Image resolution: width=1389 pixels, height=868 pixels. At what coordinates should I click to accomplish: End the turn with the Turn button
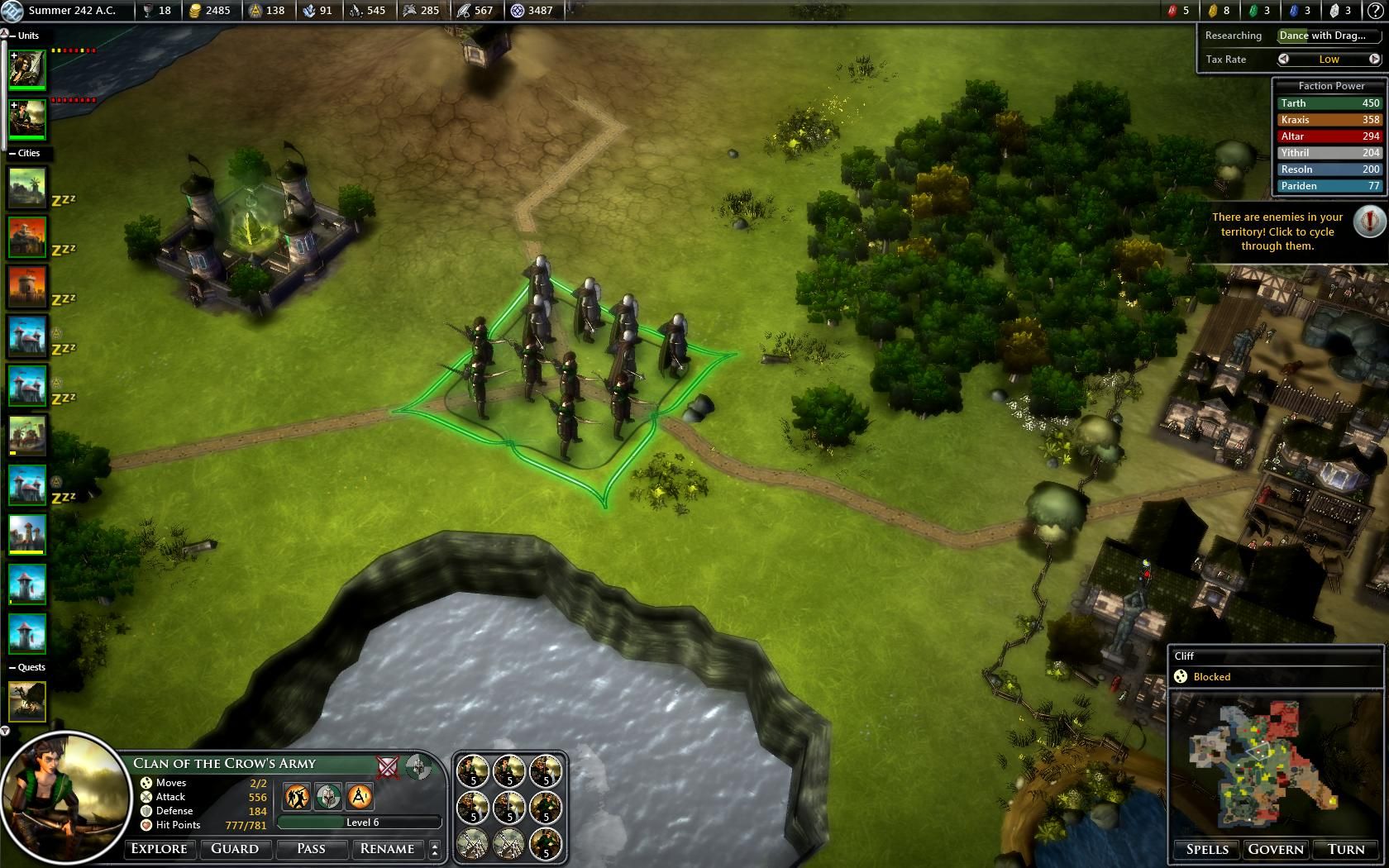[1345, 850]
